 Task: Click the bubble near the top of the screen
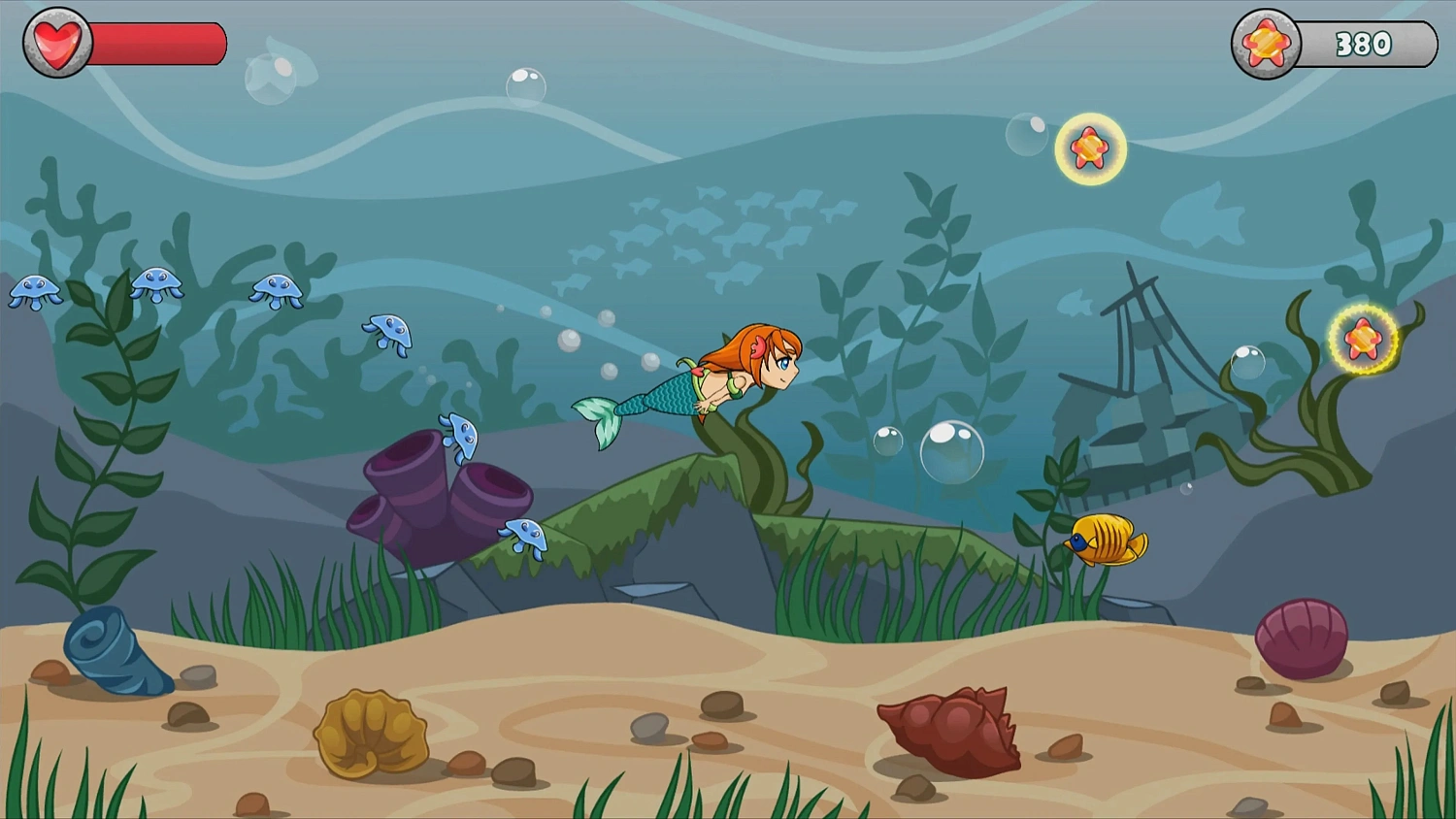(x=525, y=86)
